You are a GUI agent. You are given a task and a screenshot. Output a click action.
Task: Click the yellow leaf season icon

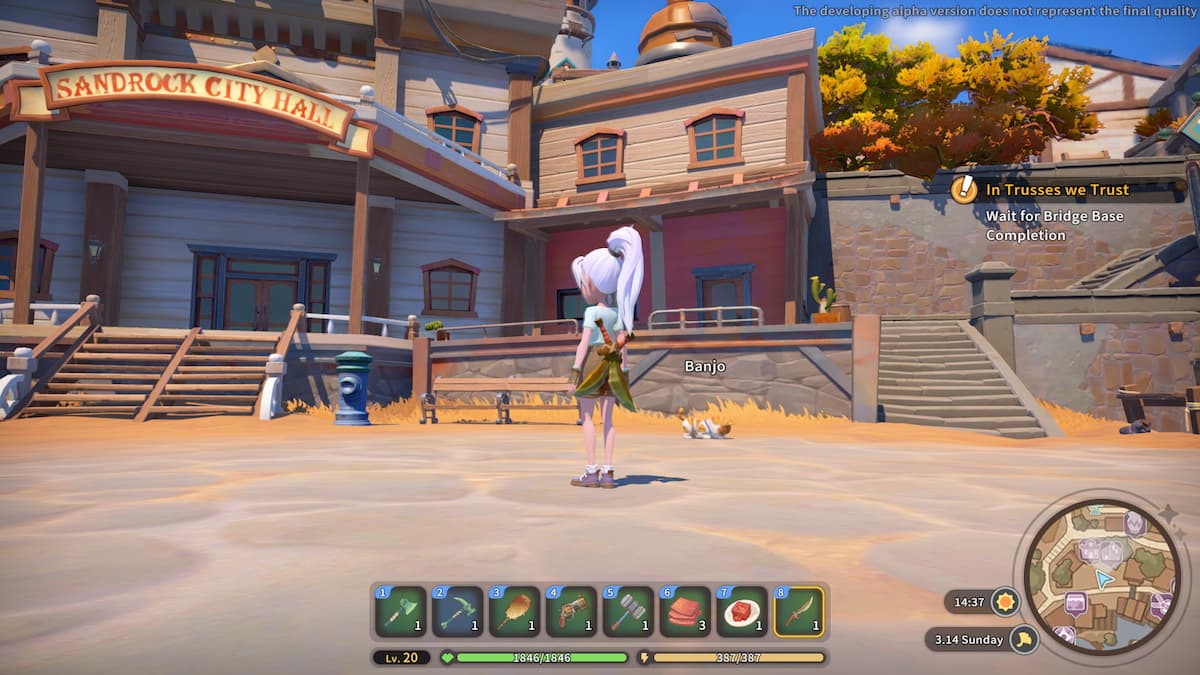1024,639
